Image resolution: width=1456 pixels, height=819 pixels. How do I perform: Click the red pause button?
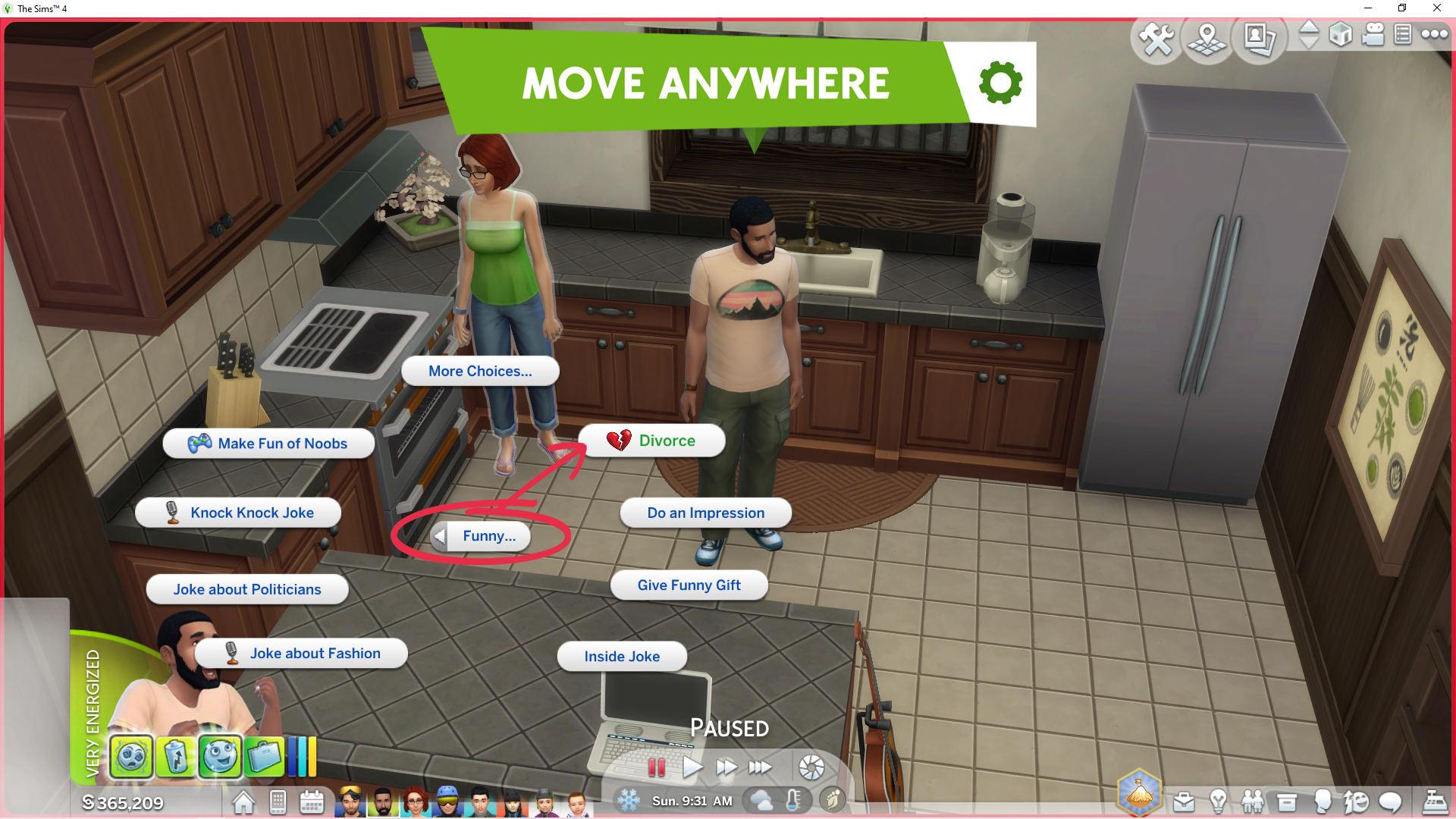pos(657,767)
